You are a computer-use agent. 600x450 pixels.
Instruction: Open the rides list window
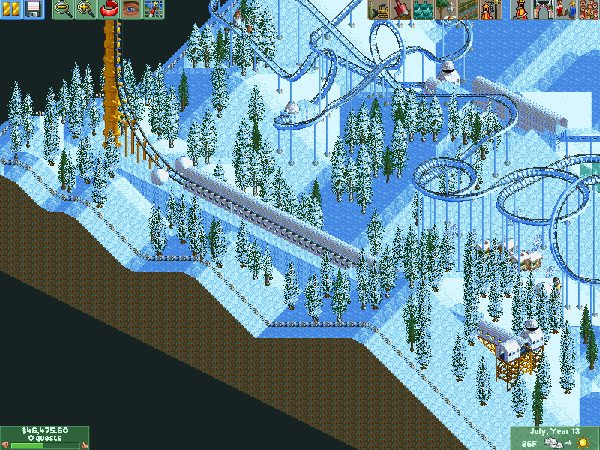(x=521, y=9)
